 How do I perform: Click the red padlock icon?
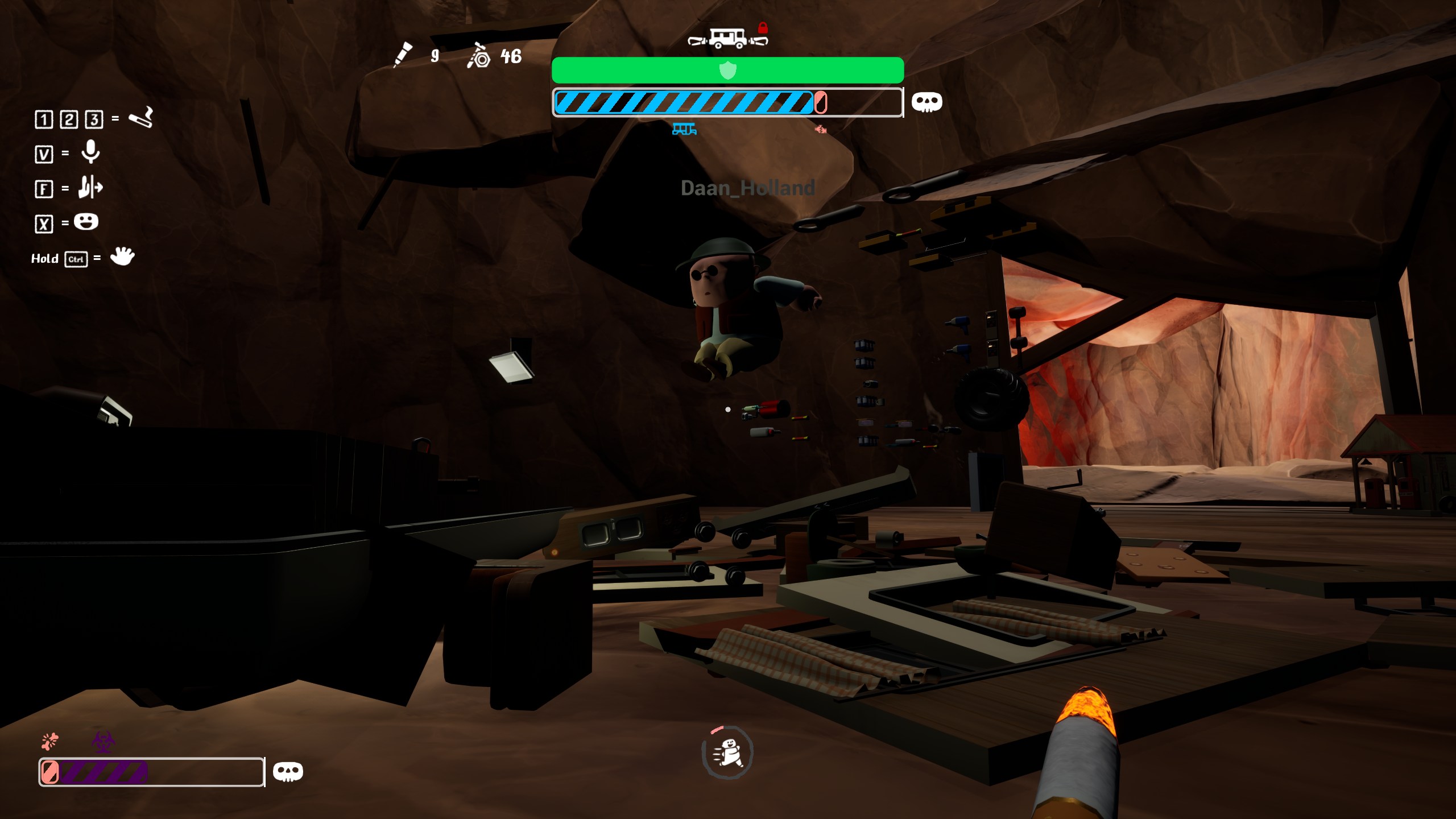(x=763, y=28)
